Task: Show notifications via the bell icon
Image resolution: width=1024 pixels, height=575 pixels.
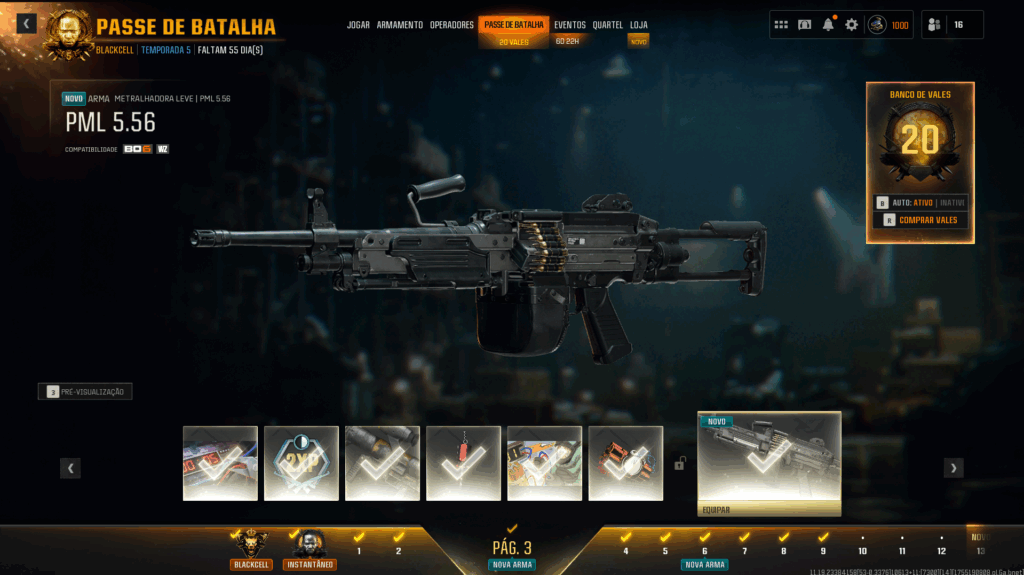Action: click(828, 25)
